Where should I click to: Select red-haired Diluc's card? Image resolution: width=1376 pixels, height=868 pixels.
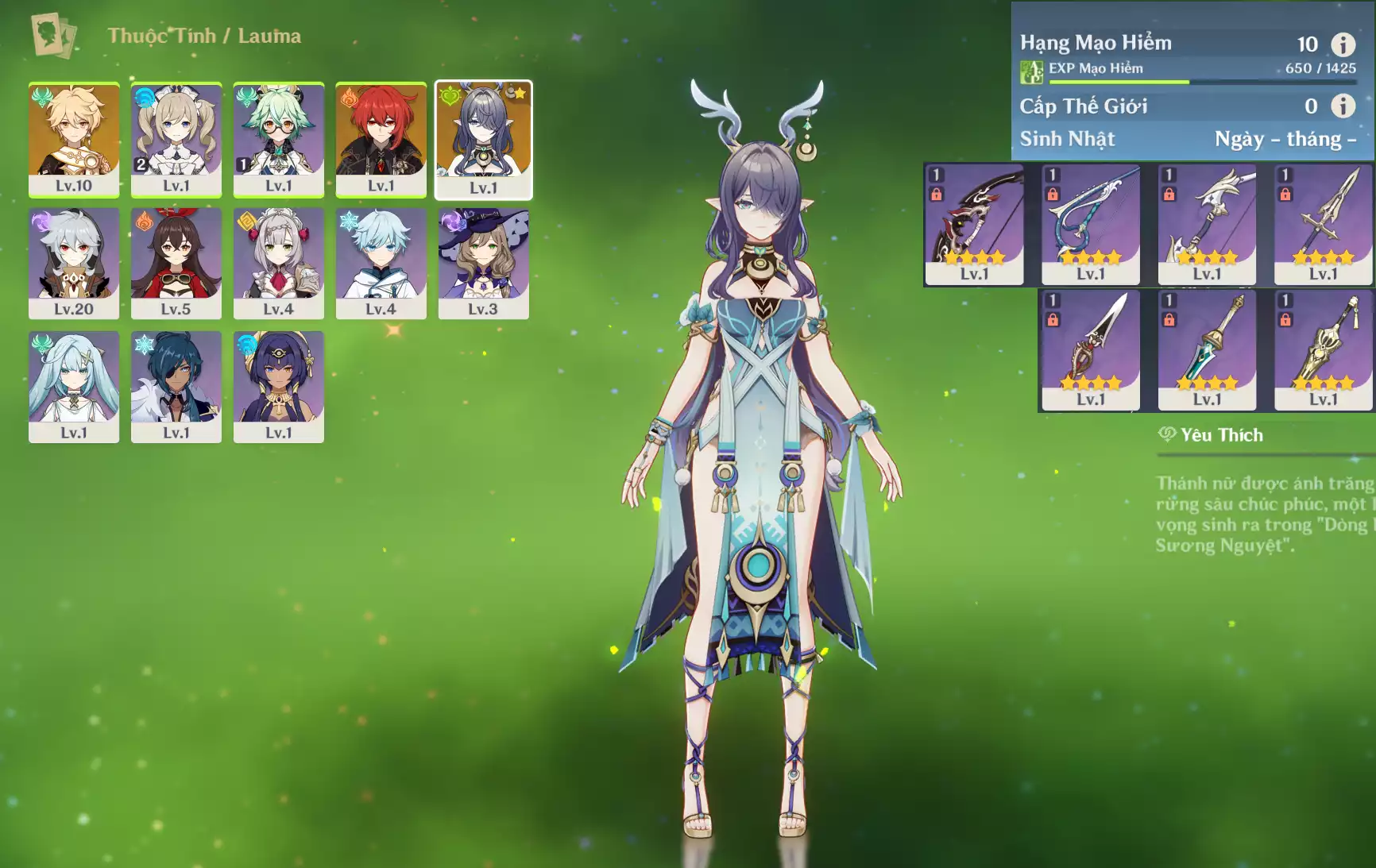[381, 139]
